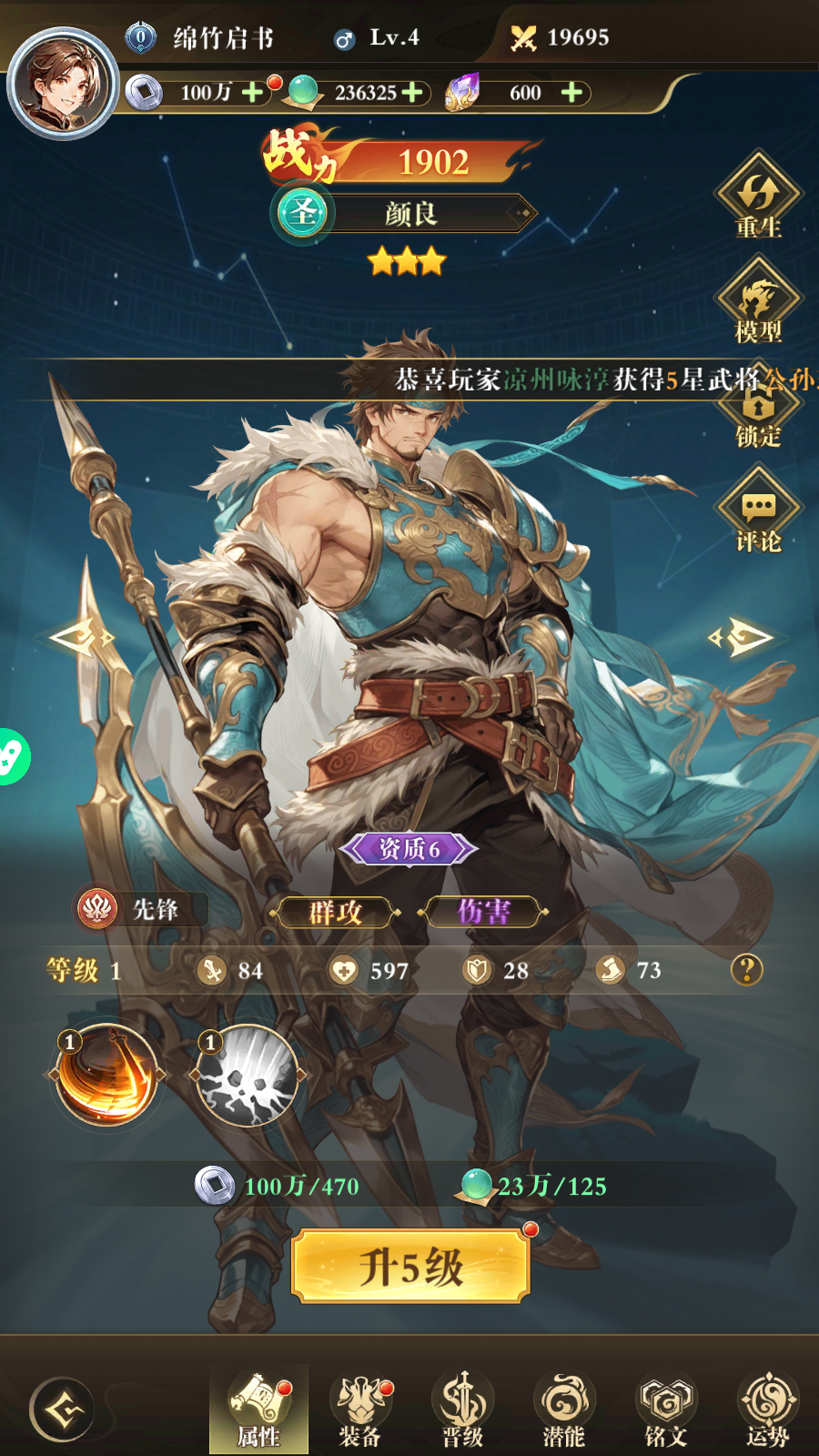This screenshot has width=819, height=1456.
Task: Show the next hero with right arrow
Action: click(x=741, y=637)
